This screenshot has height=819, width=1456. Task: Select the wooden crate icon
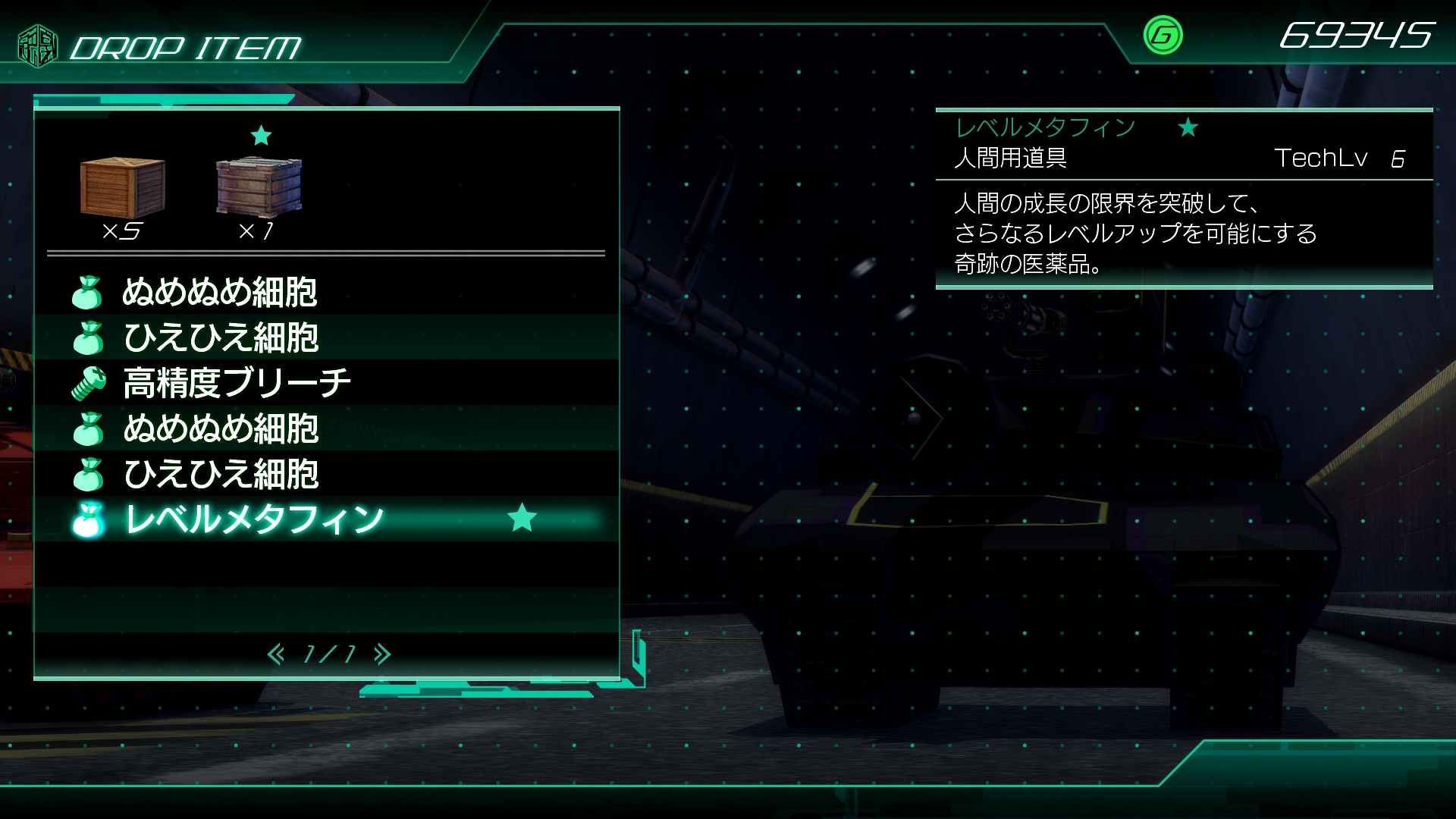pos(123,188)
